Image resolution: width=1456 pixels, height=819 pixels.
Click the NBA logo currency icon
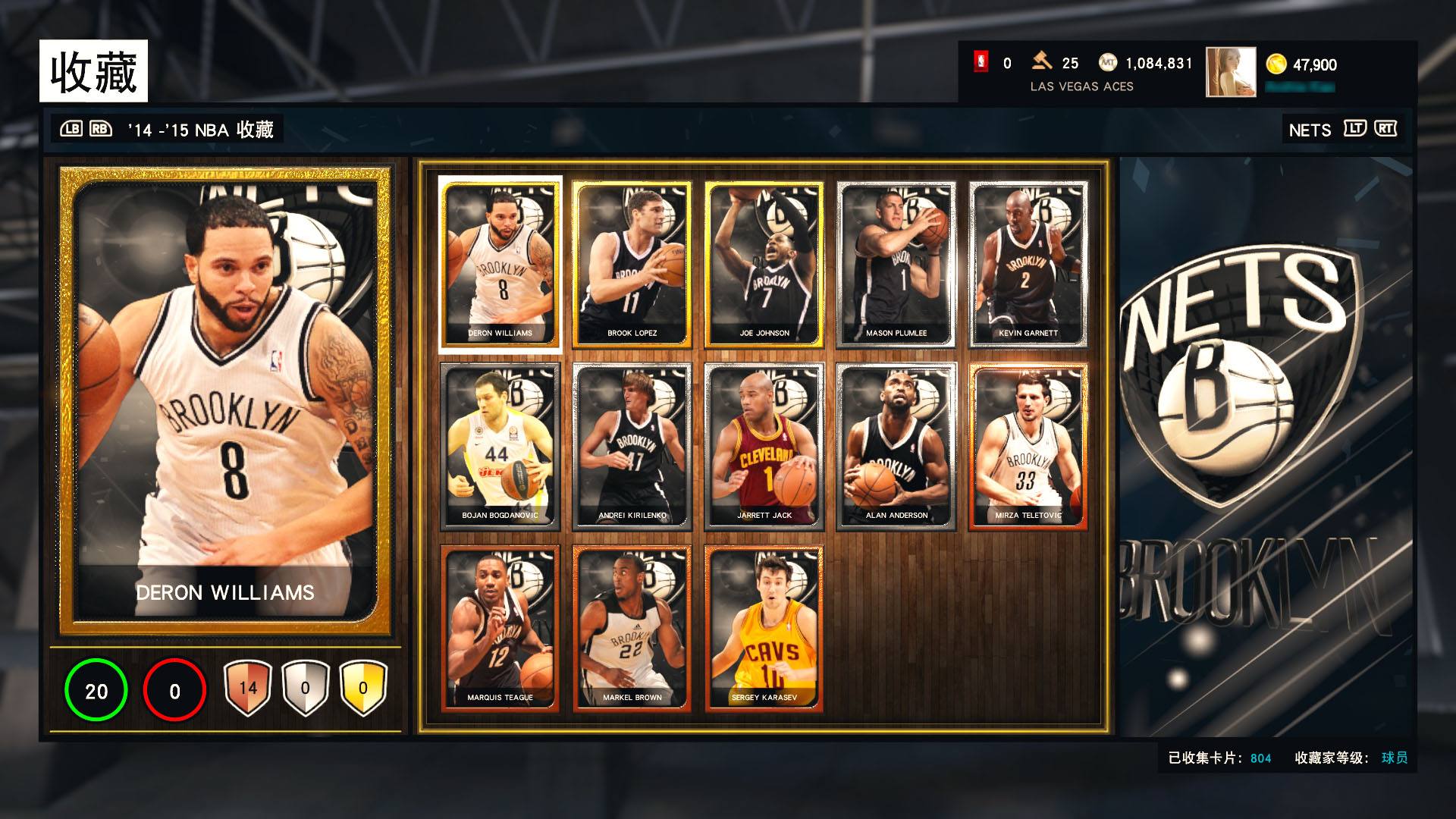tap(982, 64)
